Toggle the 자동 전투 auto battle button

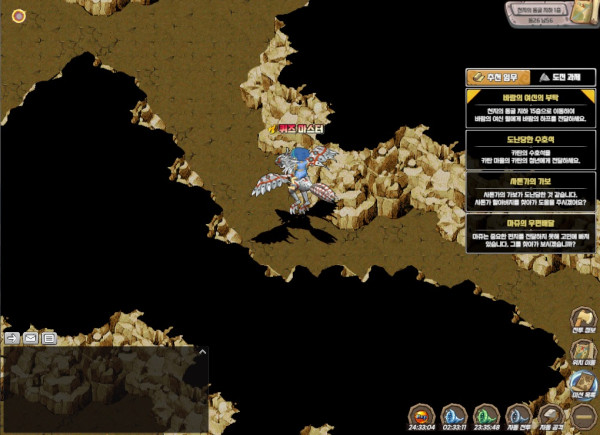coord(517,416)
